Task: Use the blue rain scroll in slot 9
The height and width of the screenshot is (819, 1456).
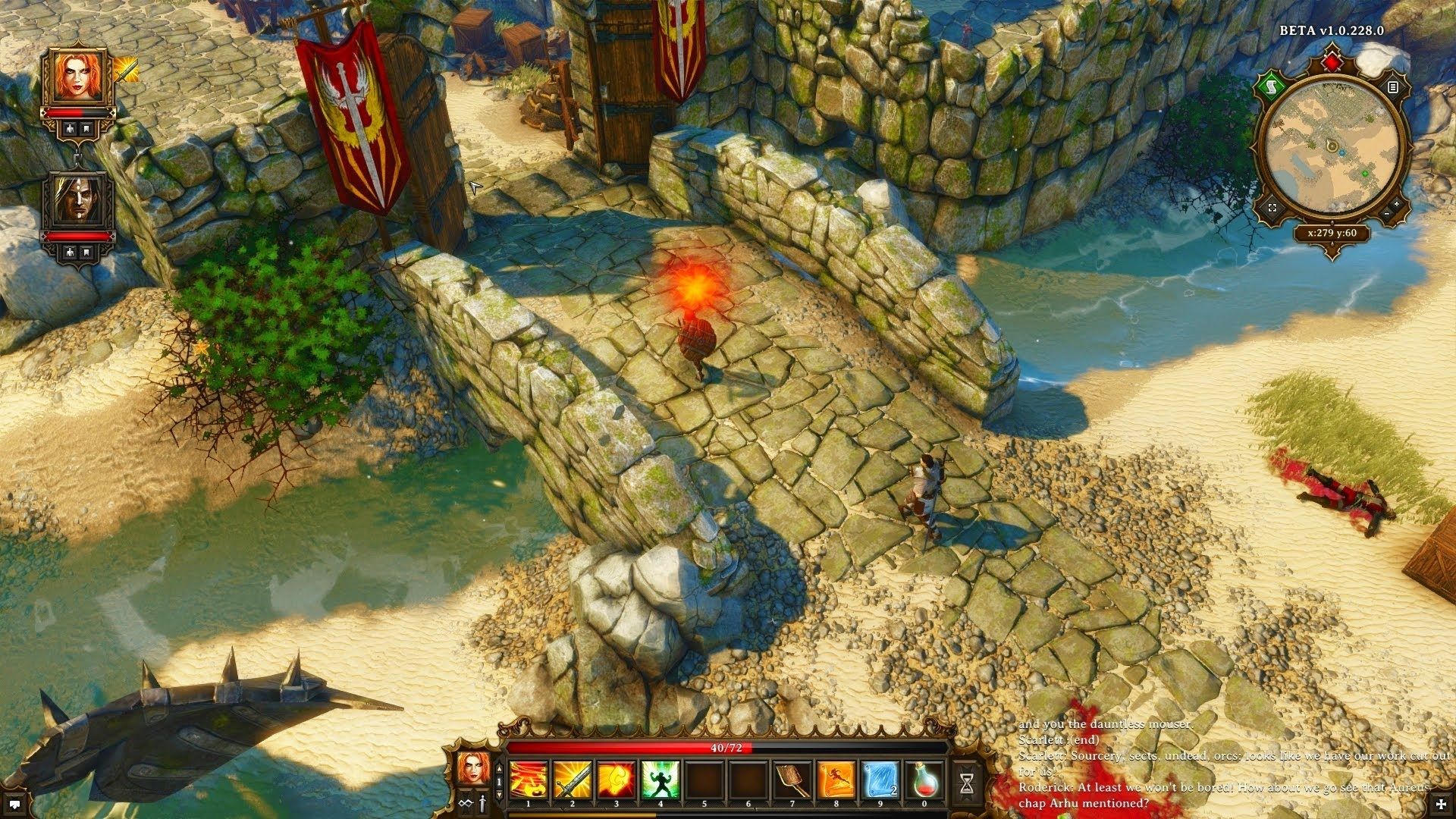Action: tap(880, 780)
